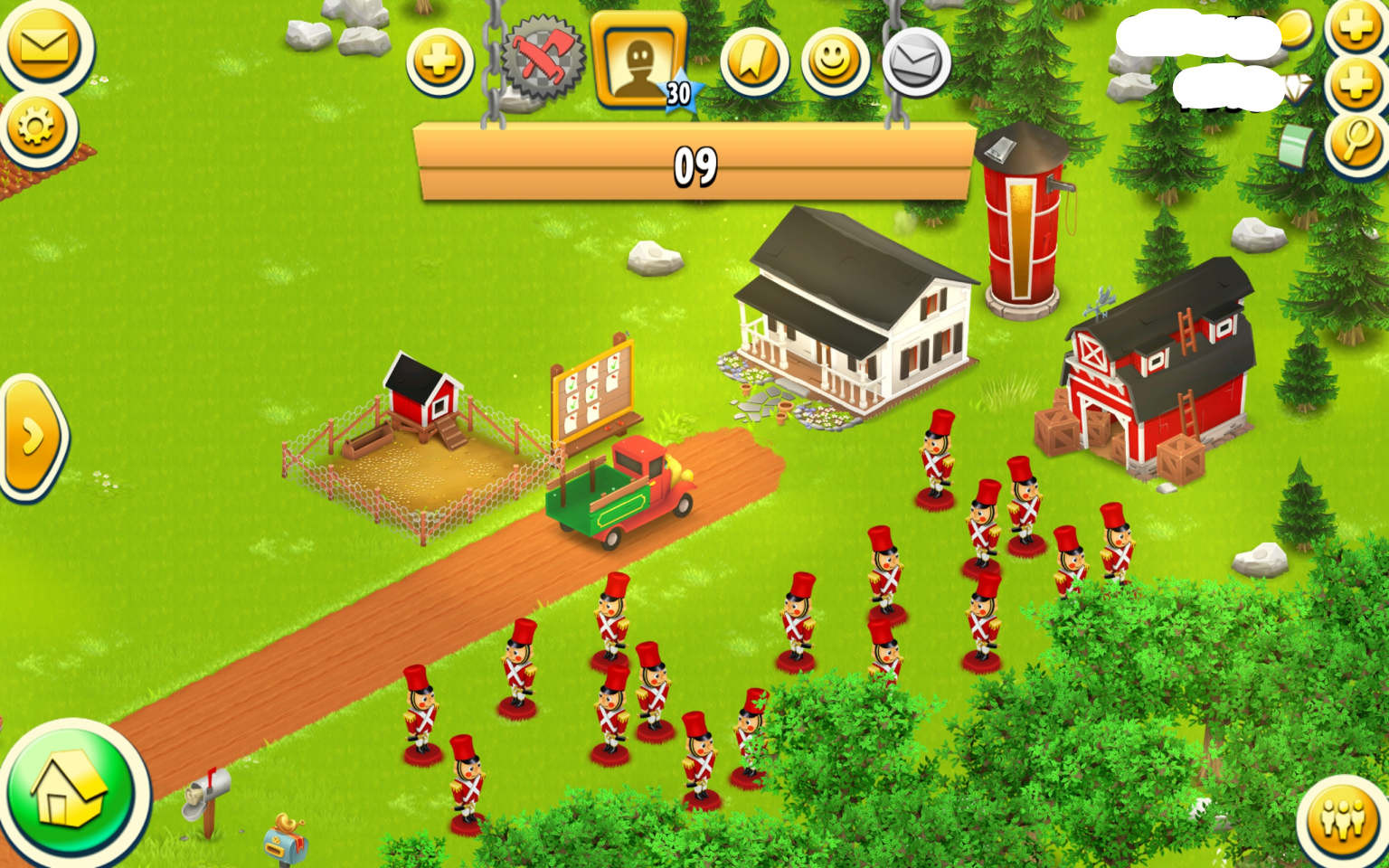The image size is (1389, 868).
Task: Add coins with the plus beside coins
Action: [1356, 27]
